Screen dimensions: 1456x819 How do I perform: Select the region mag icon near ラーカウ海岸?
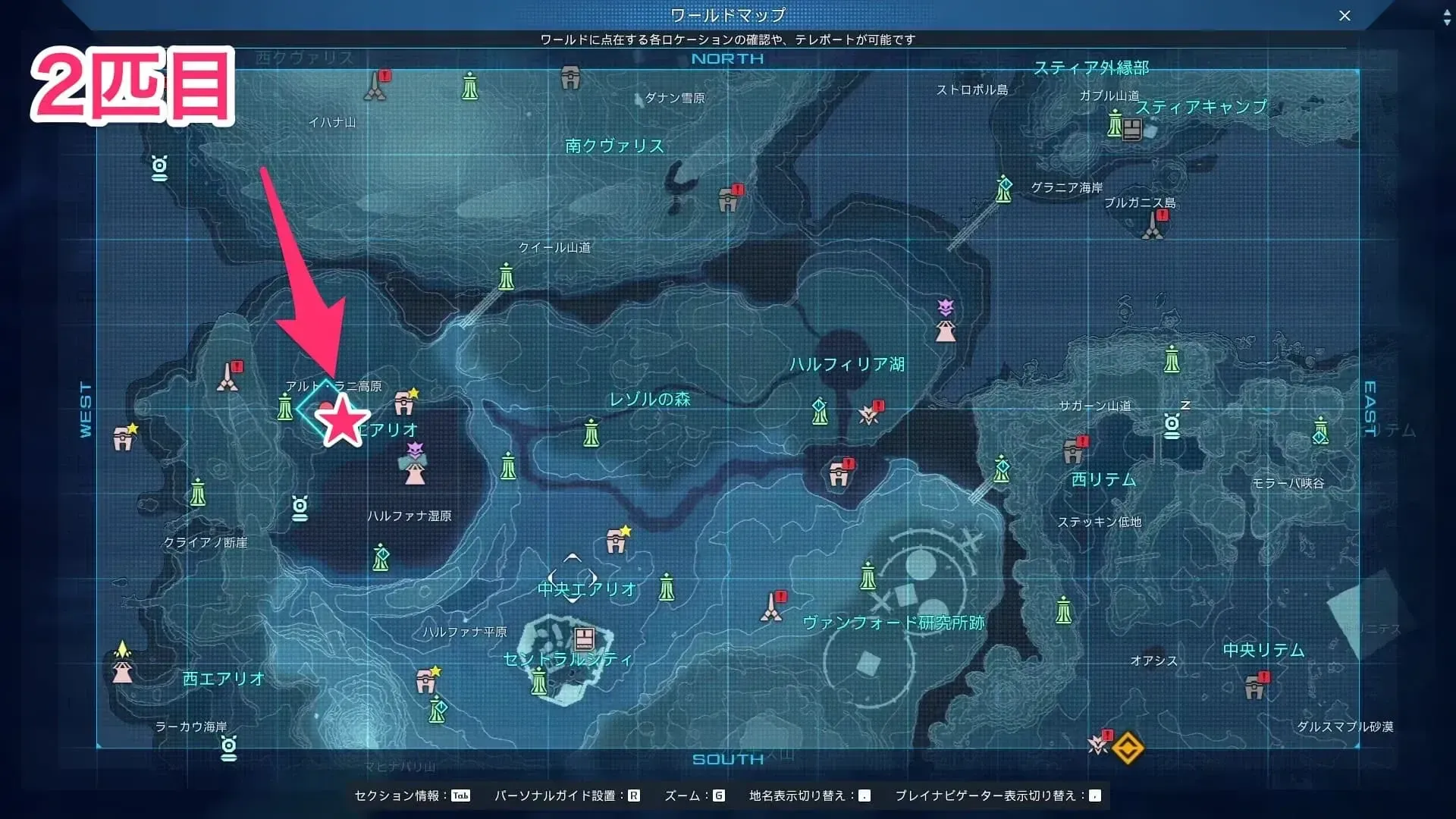(x=227, y=748)
